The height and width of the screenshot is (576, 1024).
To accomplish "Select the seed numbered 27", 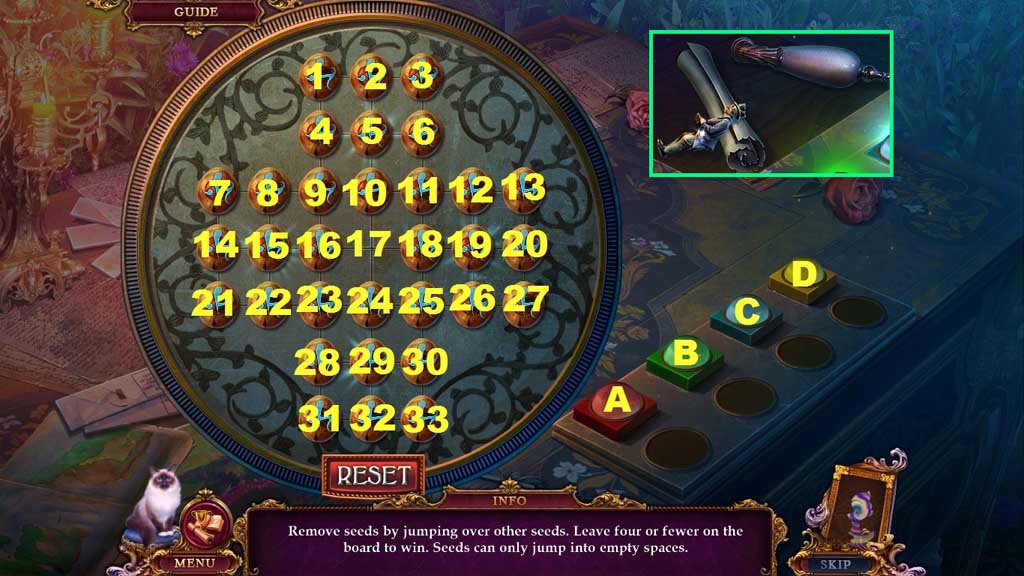I will click(x=523, y=299).
